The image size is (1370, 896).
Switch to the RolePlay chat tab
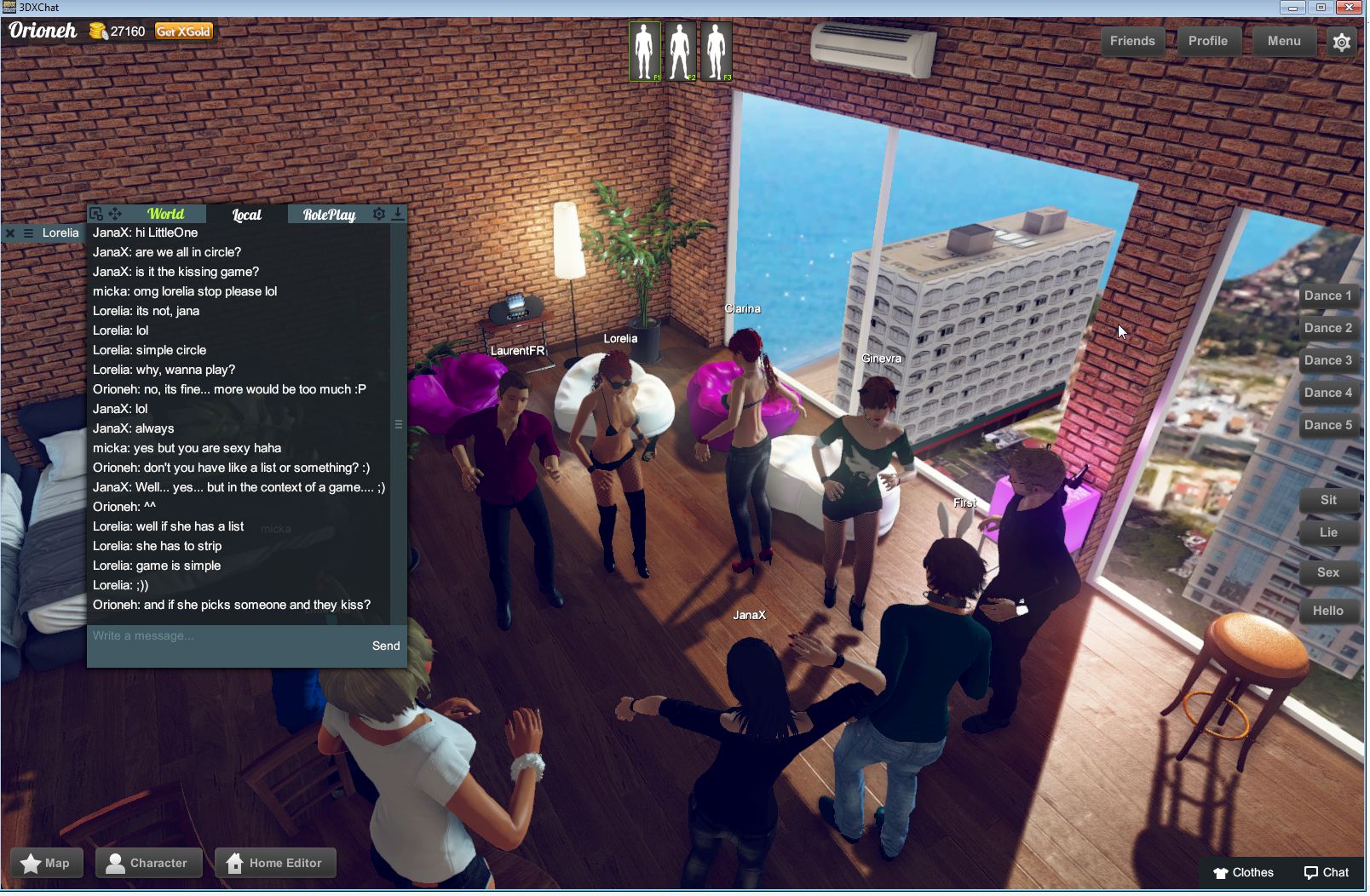coord(330,215)
